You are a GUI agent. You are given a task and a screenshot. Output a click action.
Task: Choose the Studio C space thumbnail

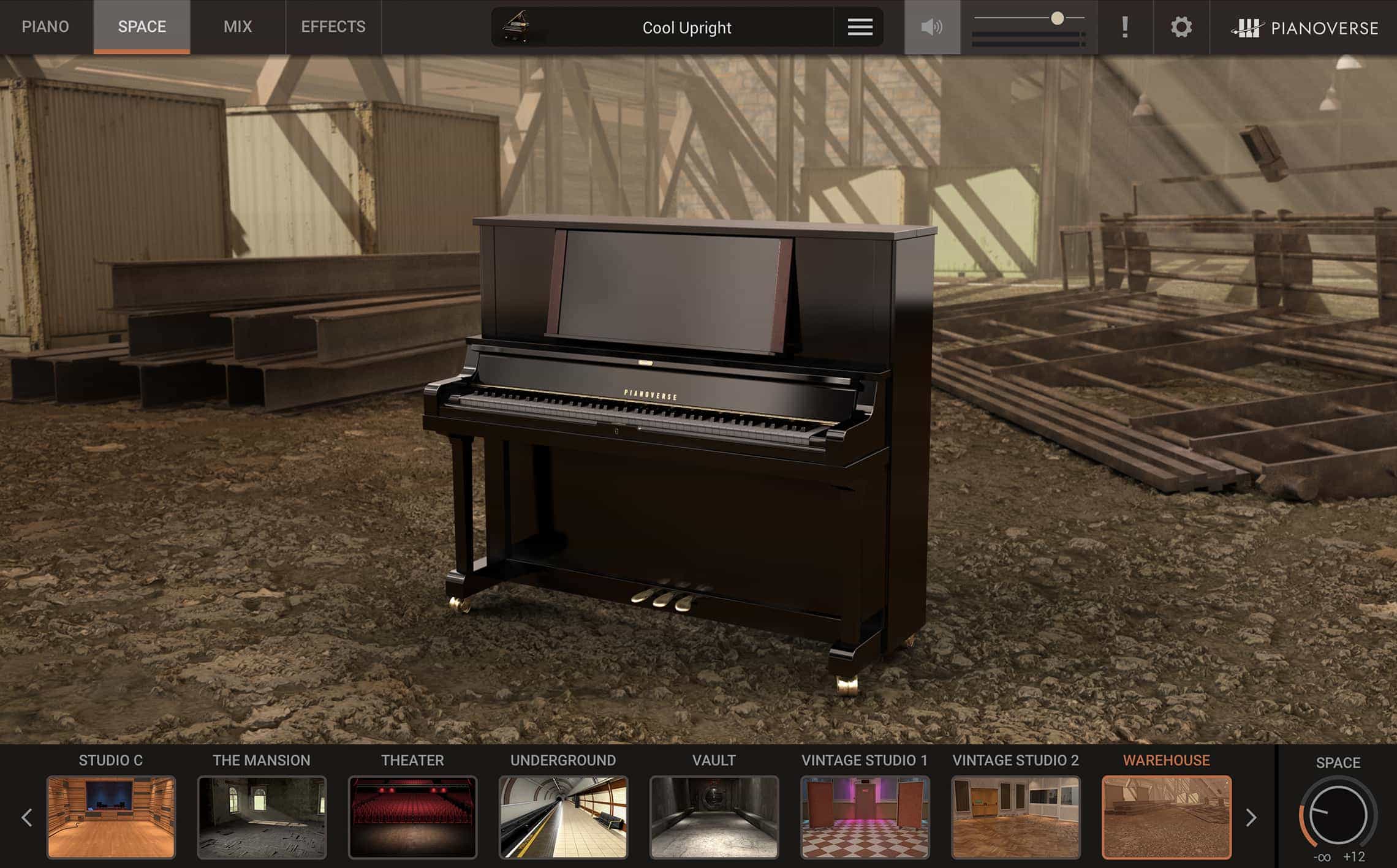(111, 817)
